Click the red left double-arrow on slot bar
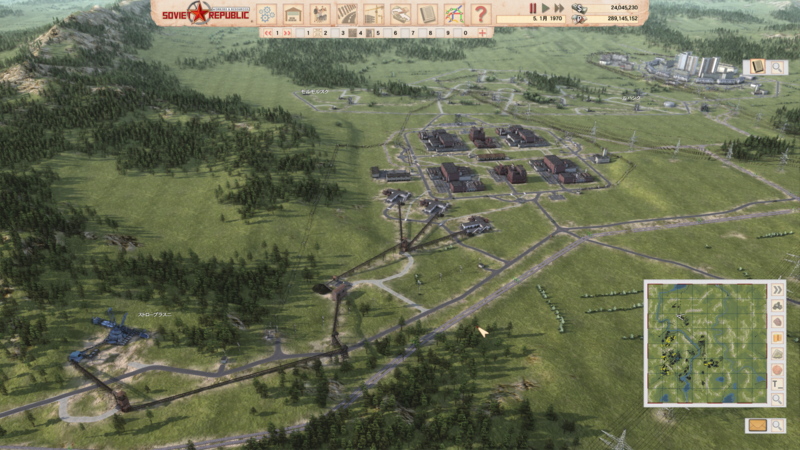The width and height of the screenshot is (800, 450). coord(270,33)
